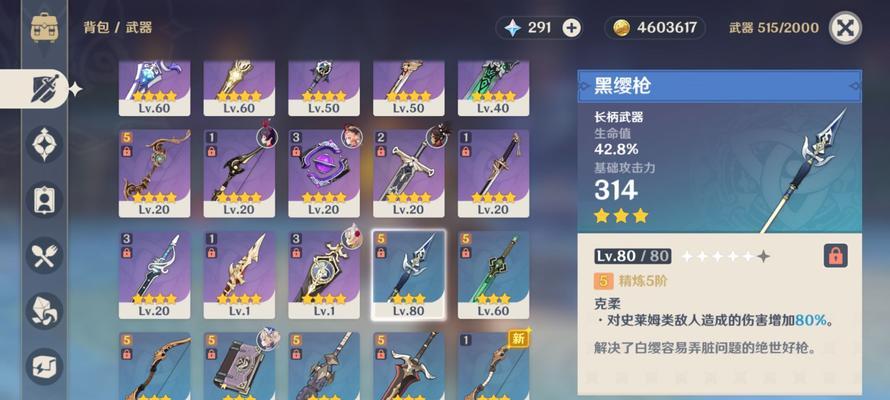Choose the Lv.1 golden weapon with refinement 1
This screenshot has height=400, width=890.
tap(239, 274)
